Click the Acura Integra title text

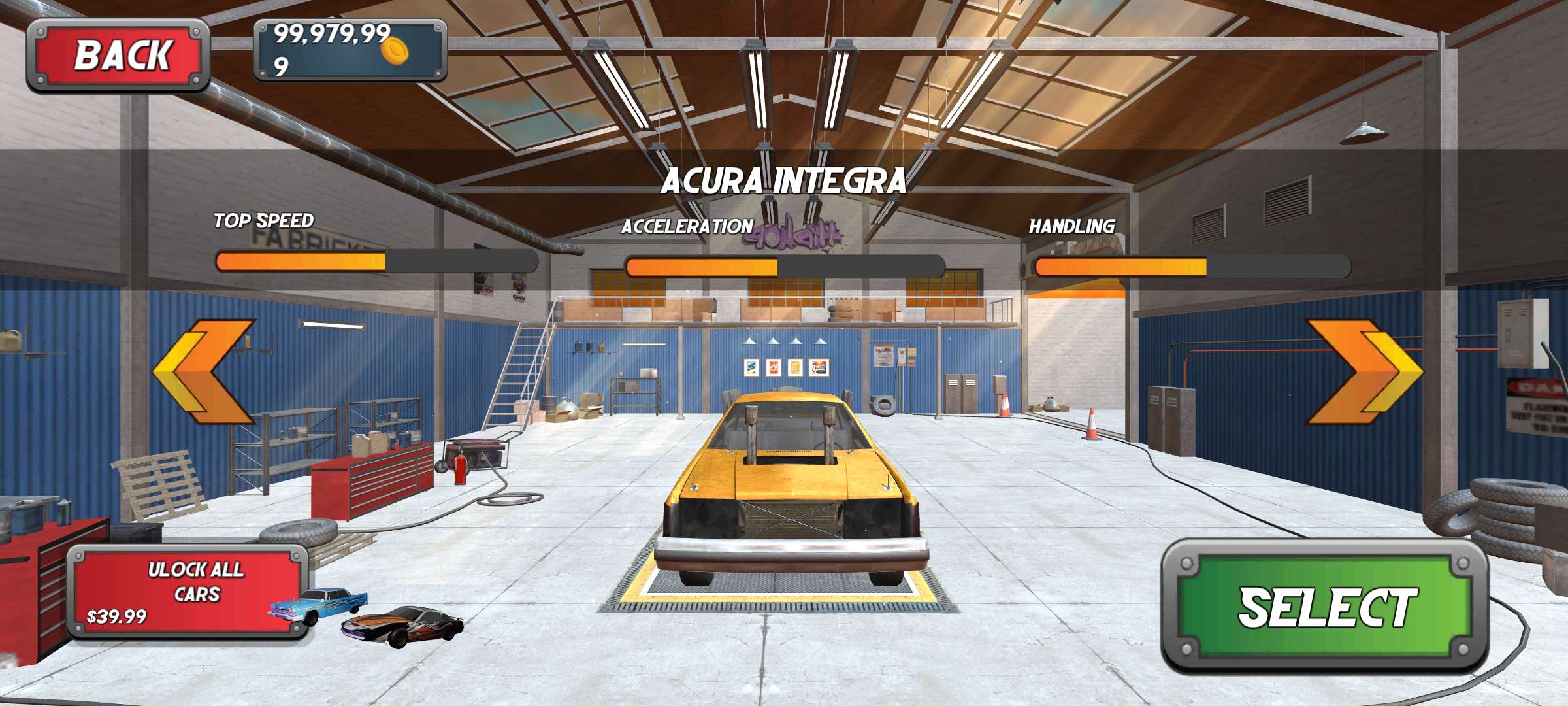(x=784, y=186)
